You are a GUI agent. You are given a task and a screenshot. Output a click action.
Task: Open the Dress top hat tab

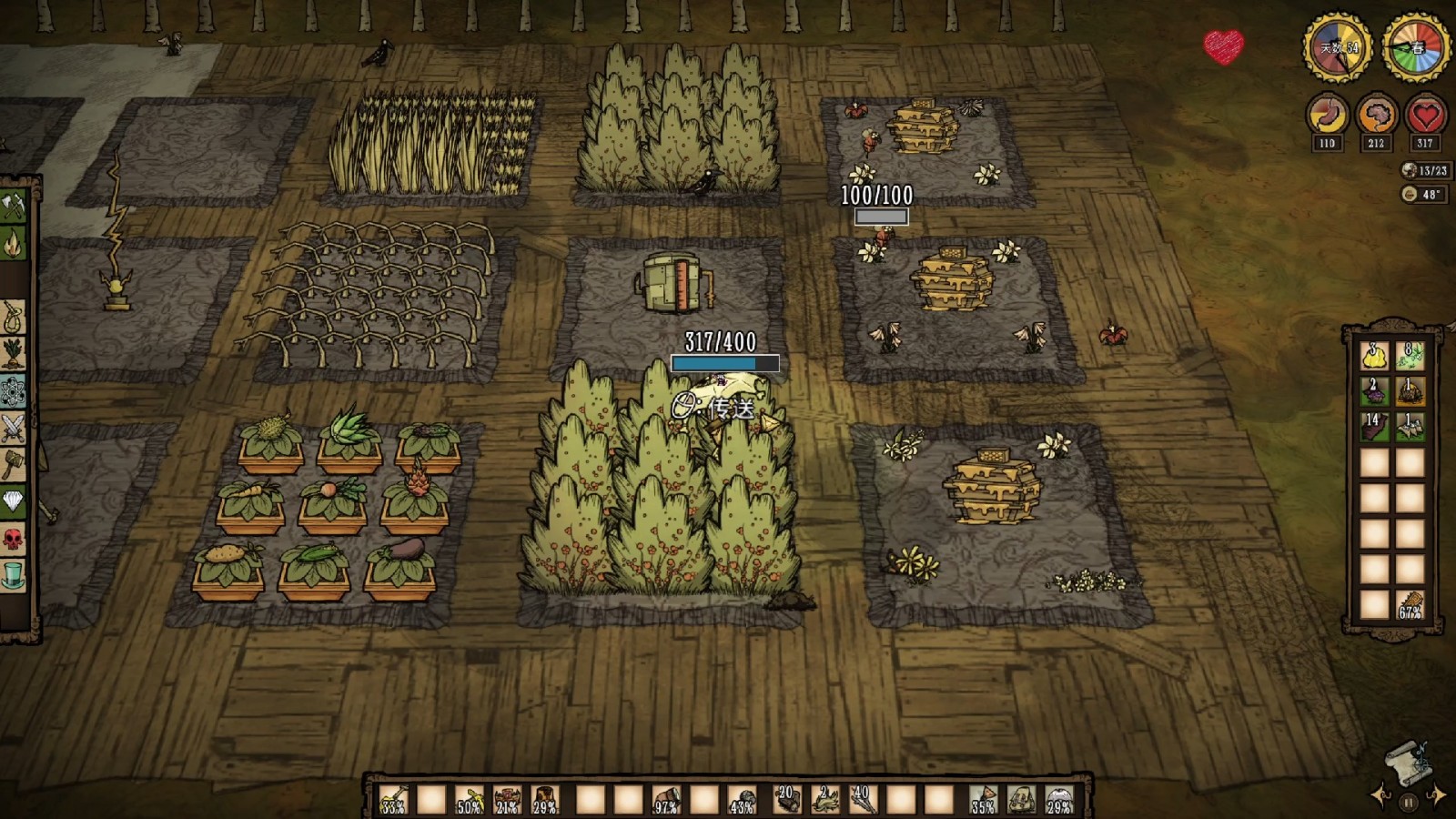13,575
